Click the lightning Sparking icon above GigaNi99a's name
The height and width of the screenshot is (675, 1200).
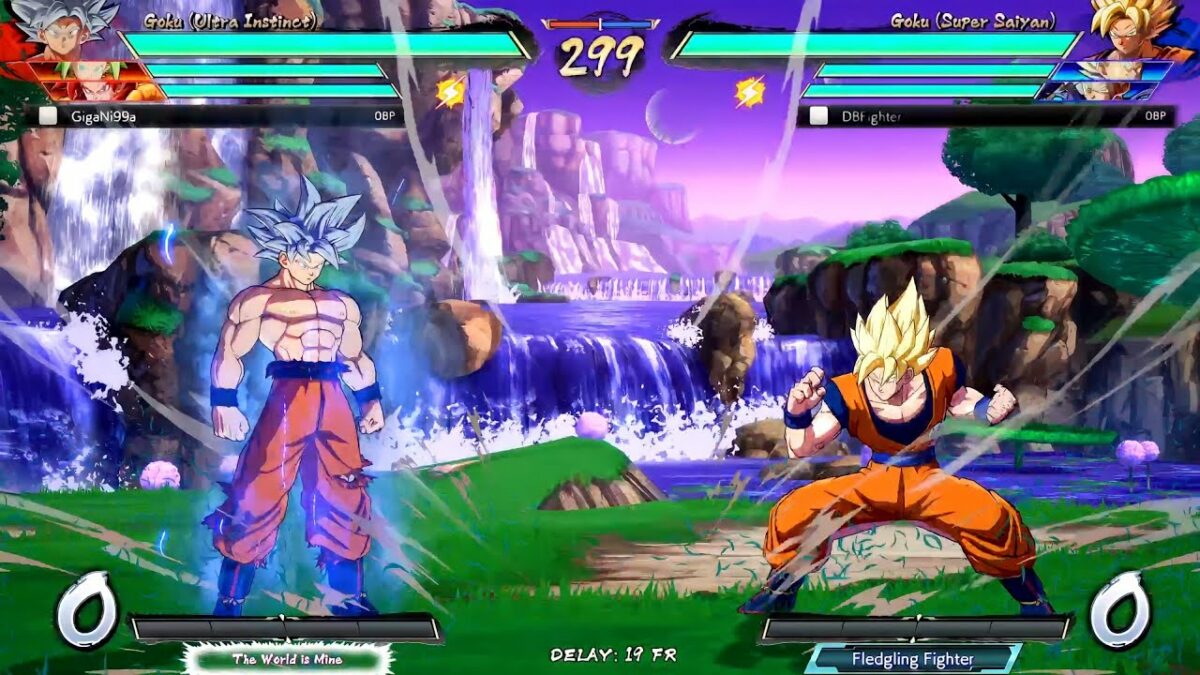pos(450,92)
